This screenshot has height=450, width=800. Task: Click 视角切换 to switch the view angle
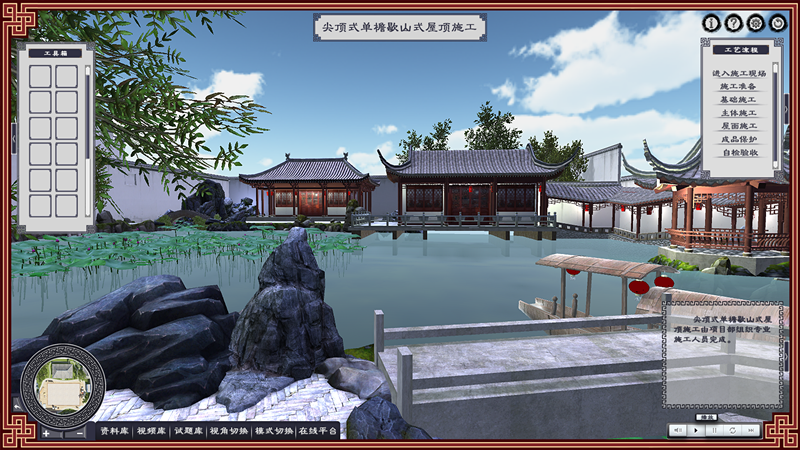coord(229,431)
